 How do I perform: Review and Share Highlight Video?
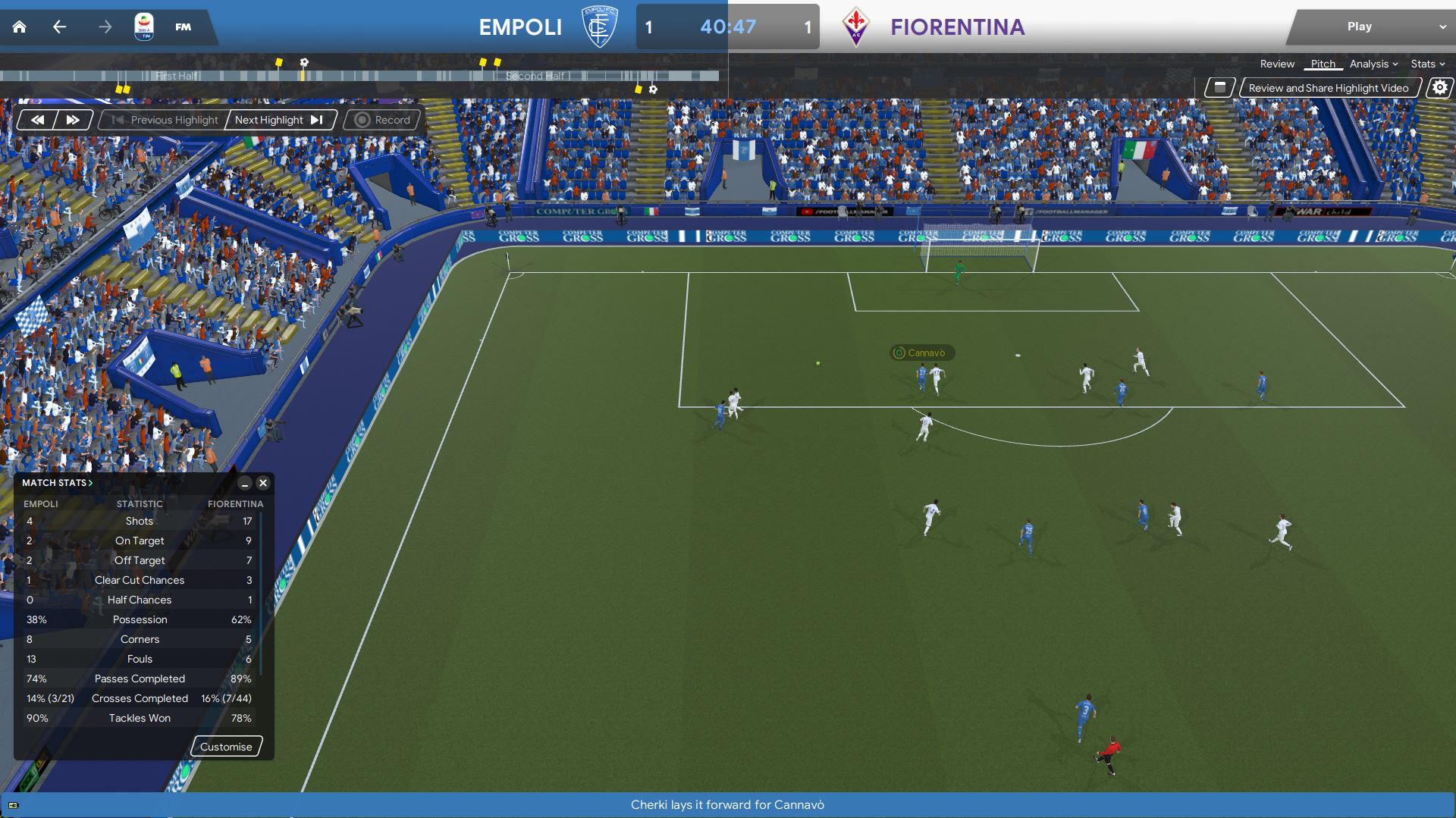tap(1328, 88)
